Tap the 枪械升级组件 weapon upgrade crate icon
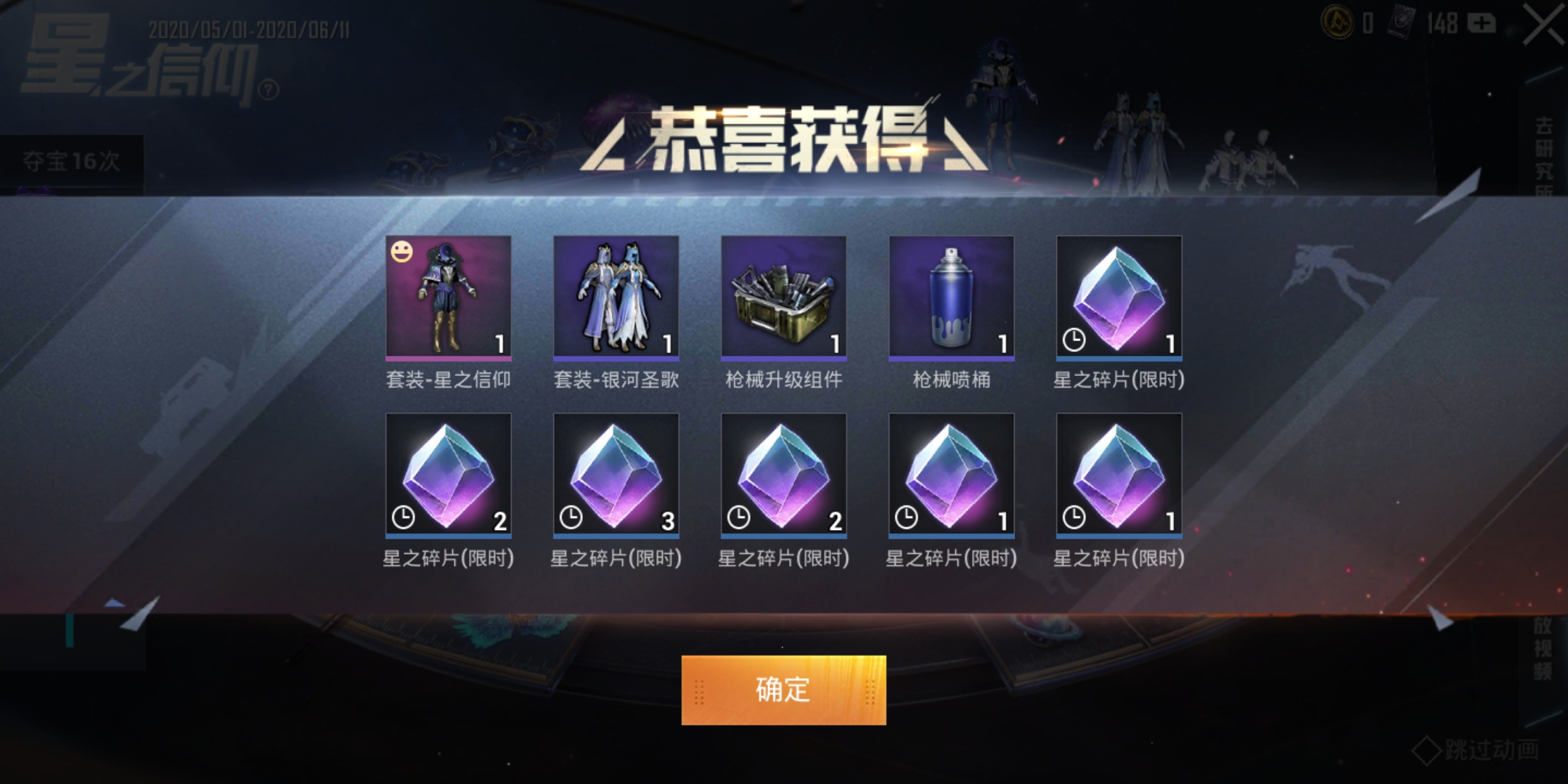This screenshot has height=784, width=1568. coord(783,298)
